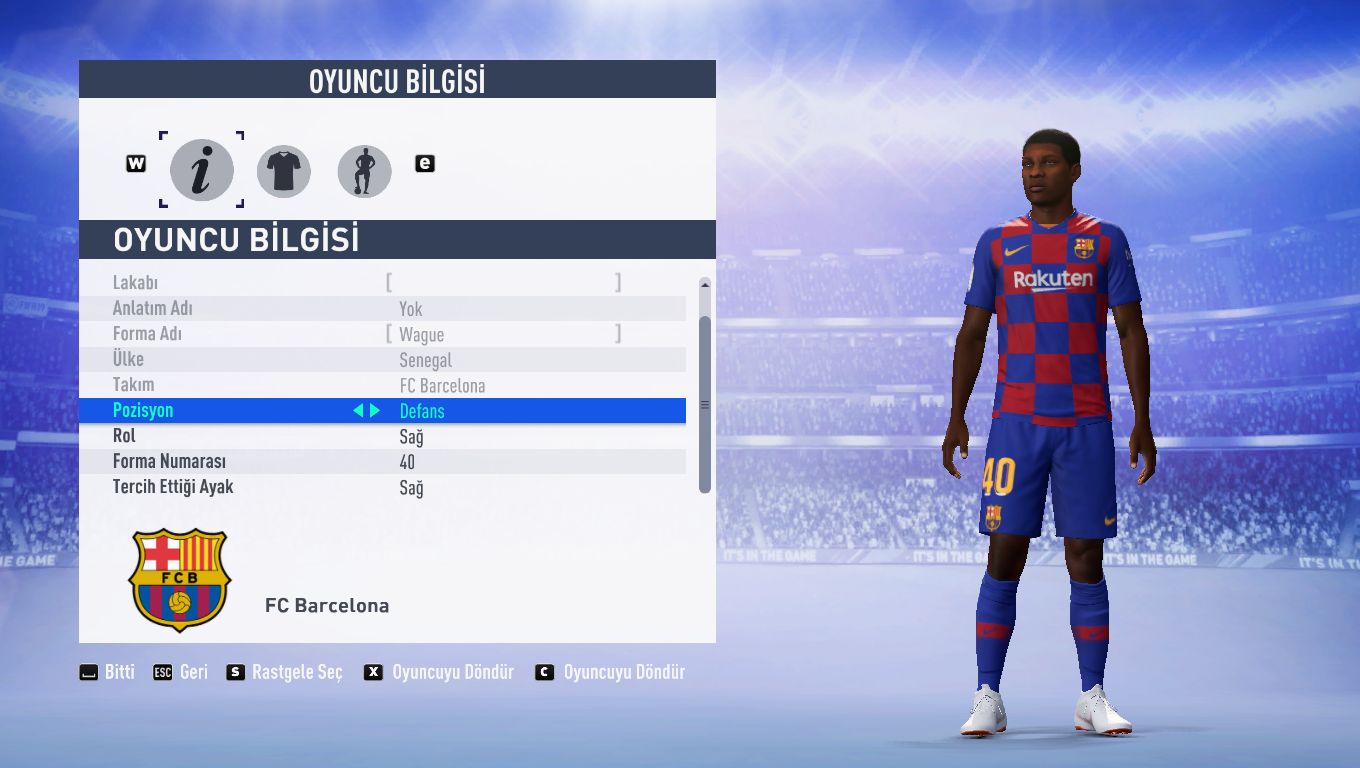This screenshot has height=768, width=1360.
Task: Click the left arrow on Pozisyon
Action: (x=358, y=411)
